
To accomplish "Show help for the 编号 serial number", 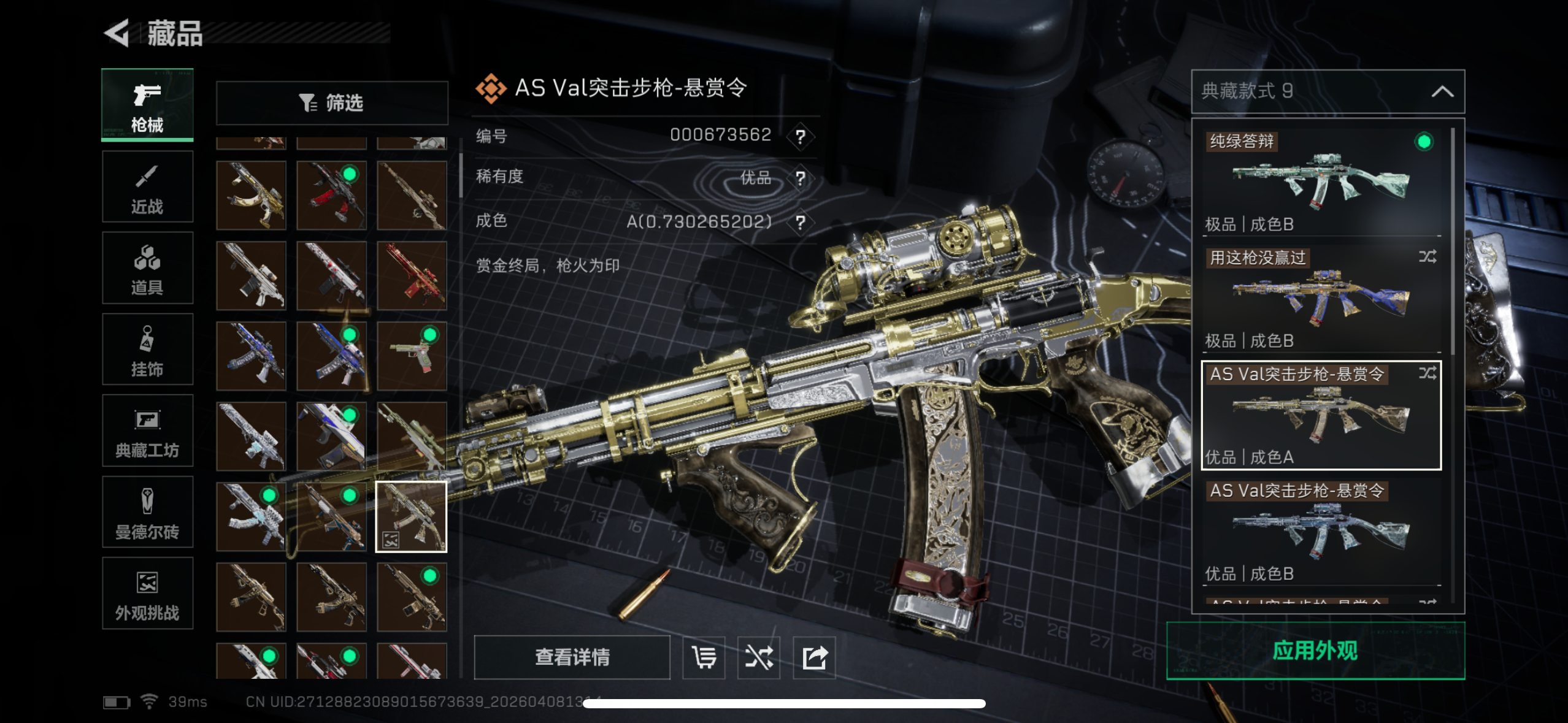I will coord(800,136).
